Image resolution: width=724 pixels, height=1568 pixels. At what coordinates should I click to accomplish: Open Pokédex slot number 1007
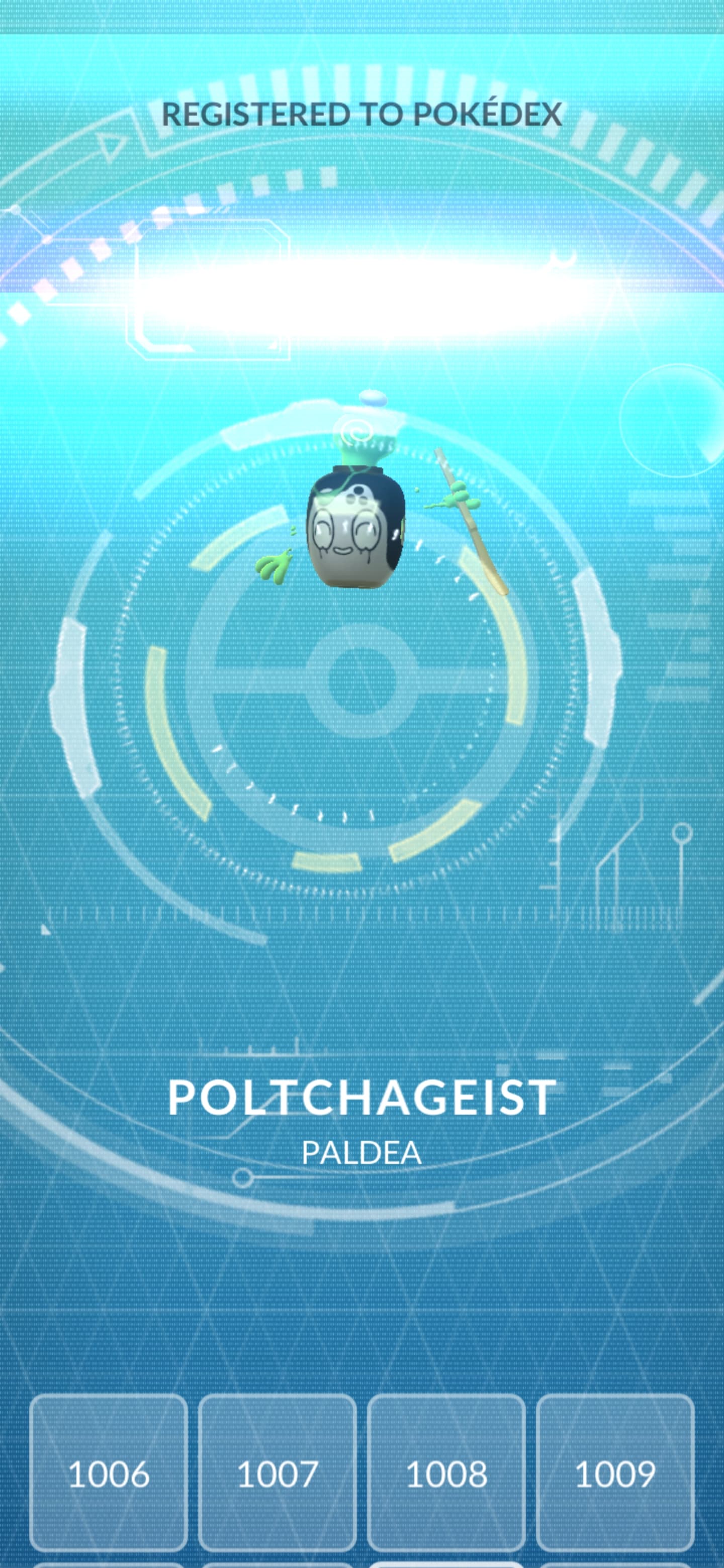coord(277,1474)
